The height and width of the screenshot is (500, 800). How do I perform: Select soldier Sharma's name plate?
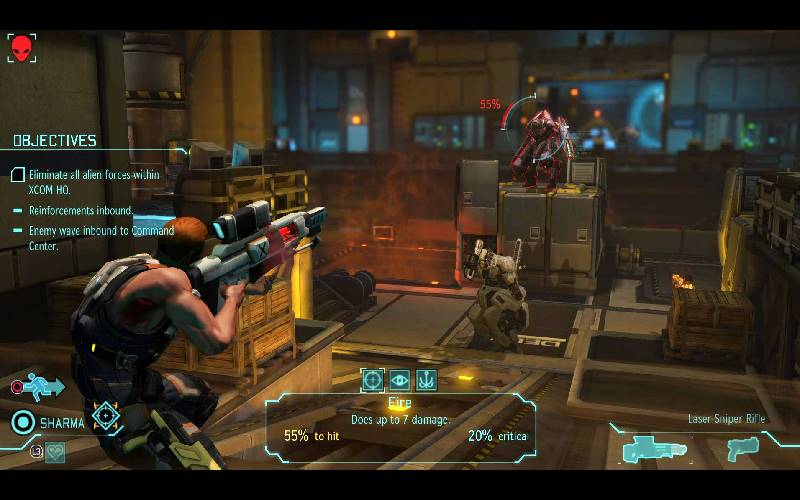pos(62,422)
